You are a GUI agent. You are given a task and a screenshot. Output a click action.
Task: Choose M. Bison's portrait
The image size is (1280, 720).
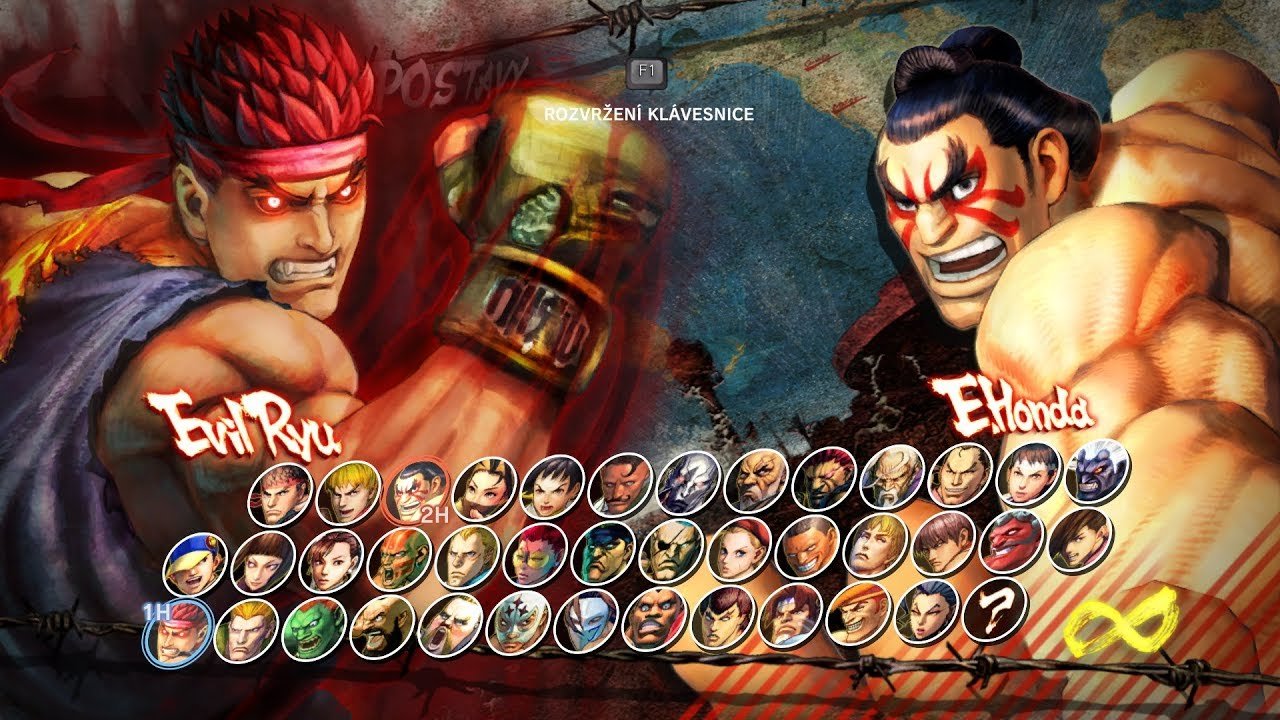(x=604, y=553)
